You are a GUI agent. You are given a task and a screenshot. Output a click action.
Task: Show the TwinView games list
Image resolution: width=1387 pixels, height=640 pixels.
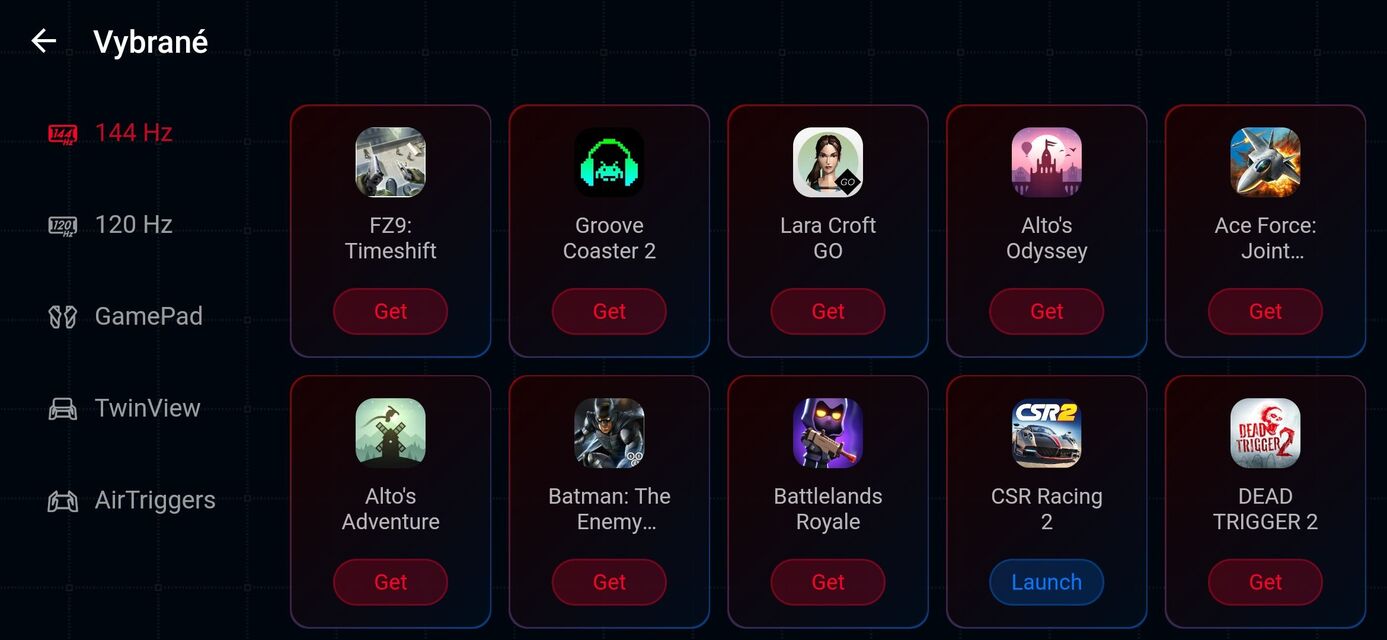125,409
